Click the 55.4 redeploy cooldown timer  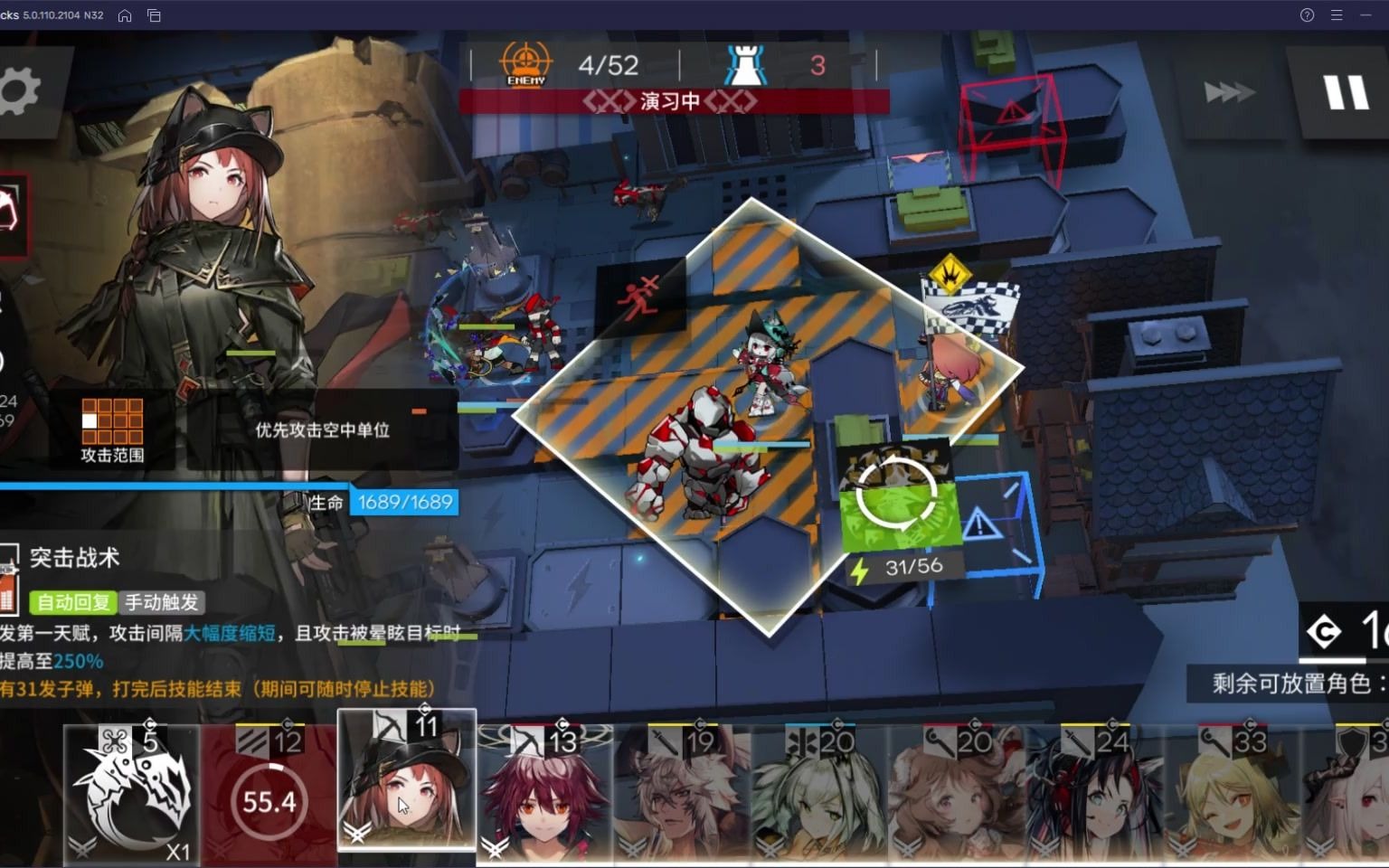click(x=269, y=801)
